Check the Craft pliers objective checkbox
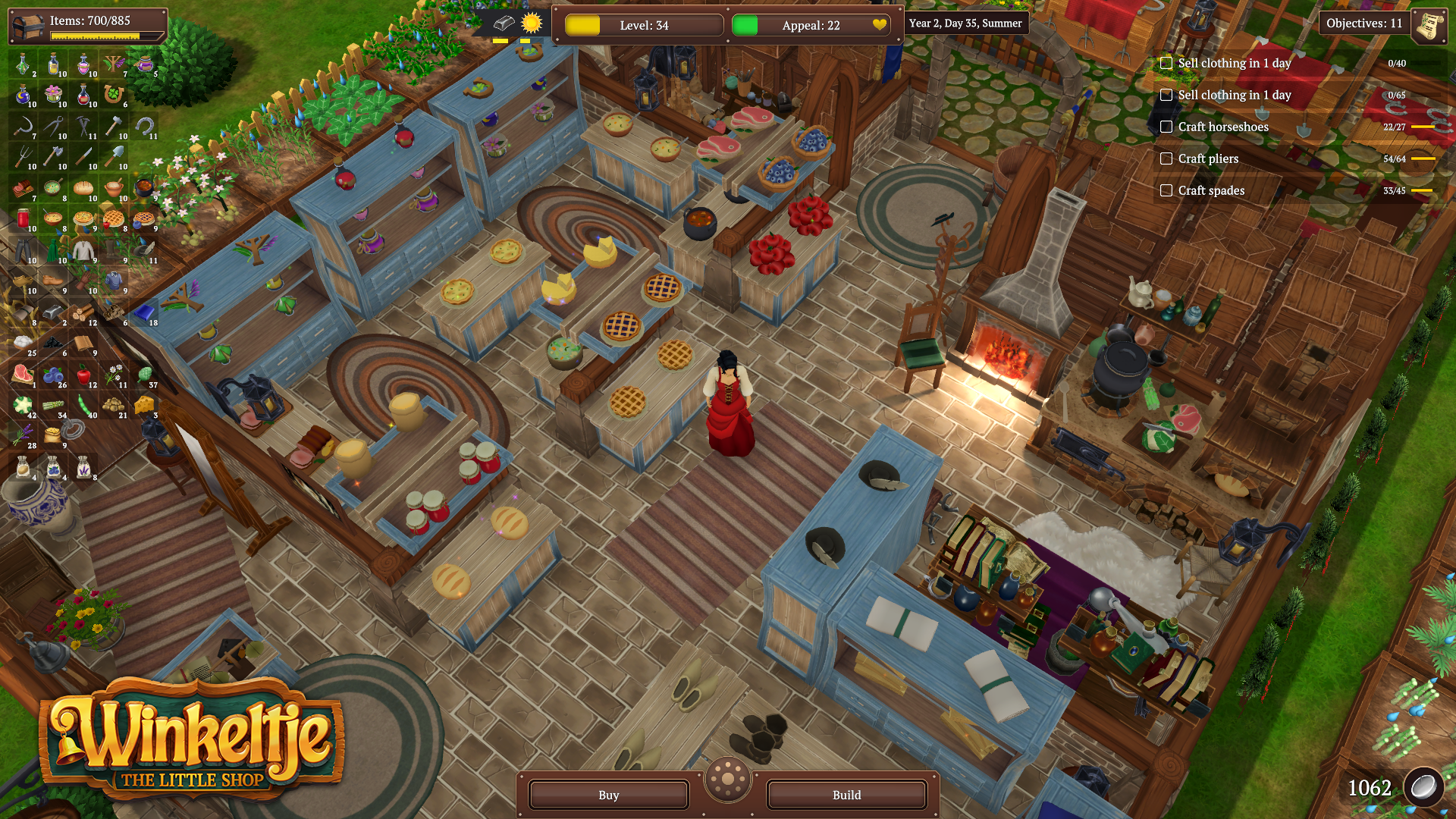This screenshot has width=1456, height=819. pyautogui.click(x=1166, y=158)
